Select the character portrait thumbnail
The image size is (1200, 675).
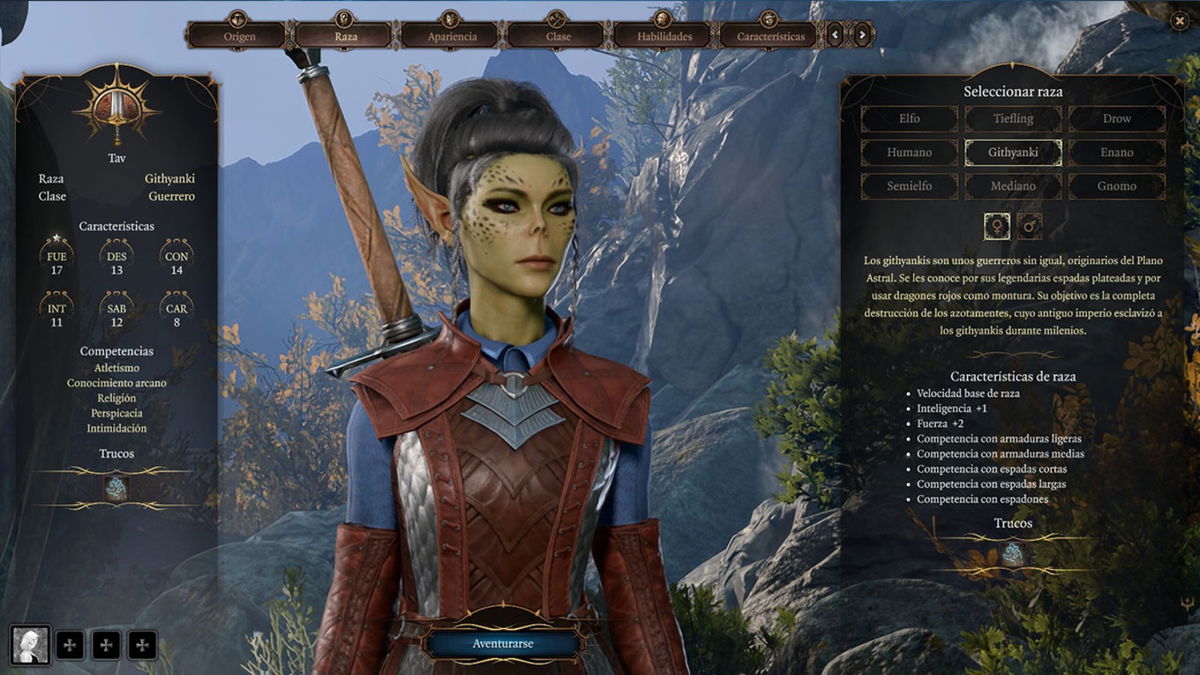30,645
